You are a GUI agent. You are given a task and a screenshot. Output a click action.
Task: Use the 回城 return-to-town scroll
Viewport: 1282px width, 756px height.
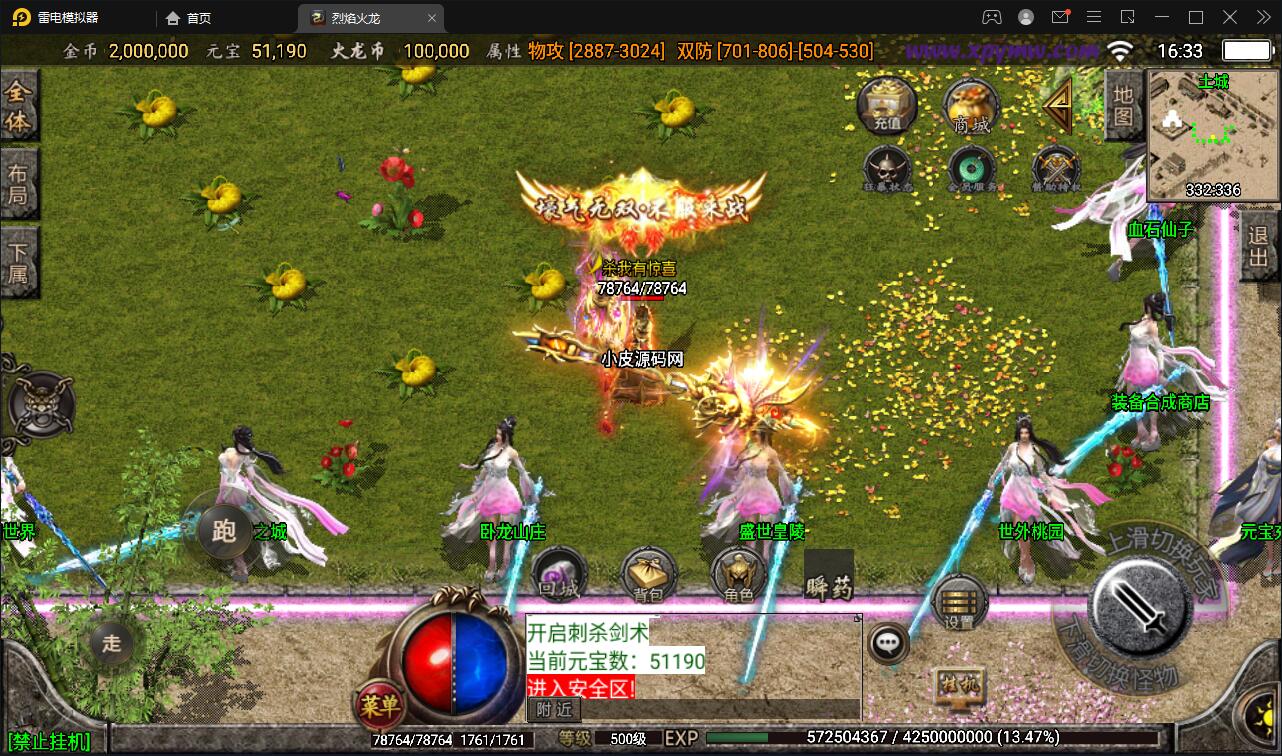click(x=559, y=573)
